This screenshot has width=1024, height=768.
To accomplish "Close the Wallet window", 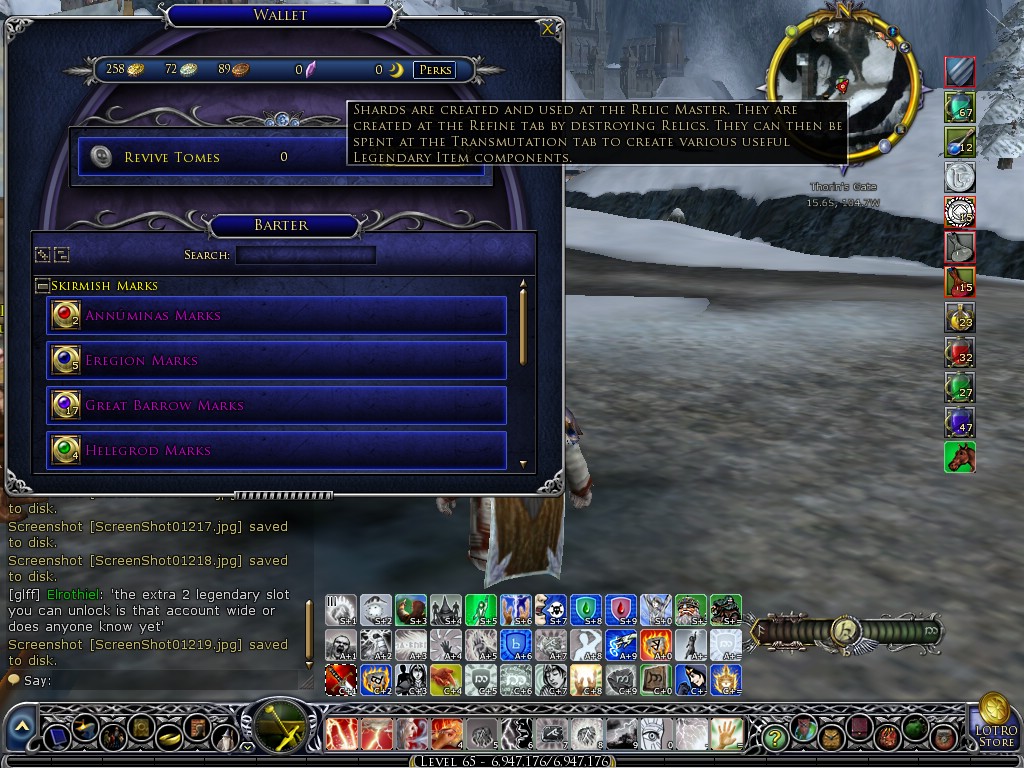I will click(x=548, y=29).
